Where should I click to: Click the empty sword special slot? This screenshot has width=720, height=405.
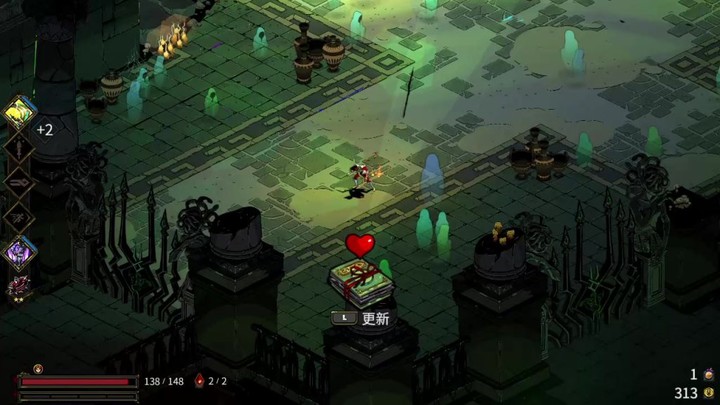pyautogui.click(x=20, y=148)
